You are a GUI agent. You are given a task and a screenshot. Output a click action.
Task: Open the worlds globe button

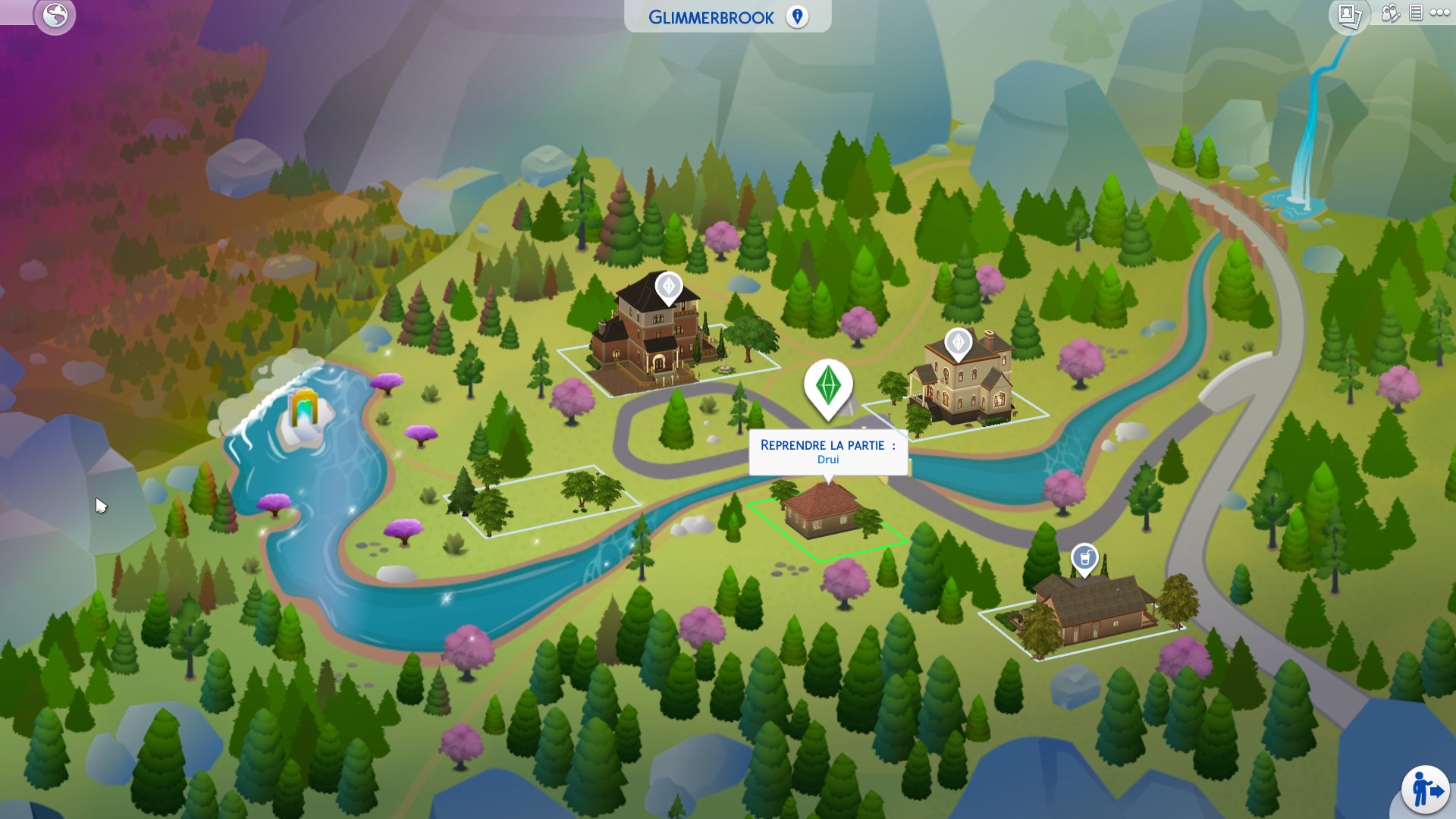tap(55, 15)
